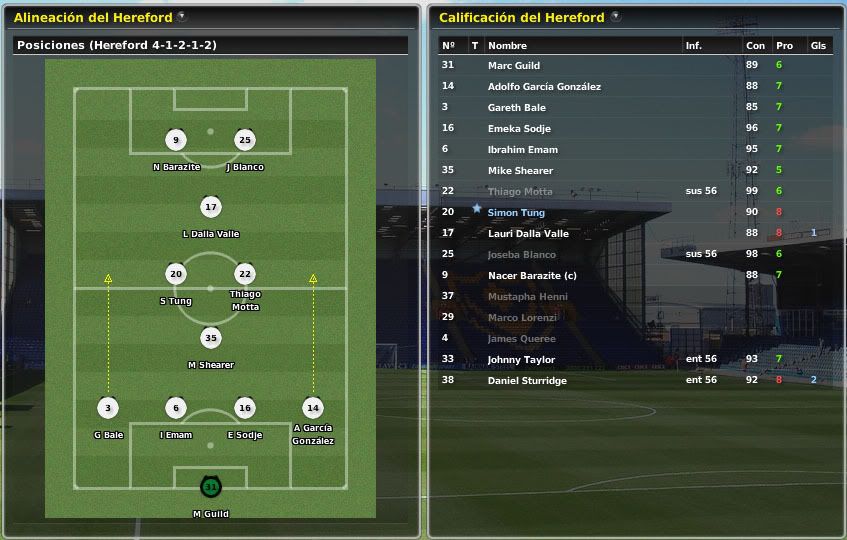
Task: Click left back G Bale's number 3
Action: (x=107, y=408)
